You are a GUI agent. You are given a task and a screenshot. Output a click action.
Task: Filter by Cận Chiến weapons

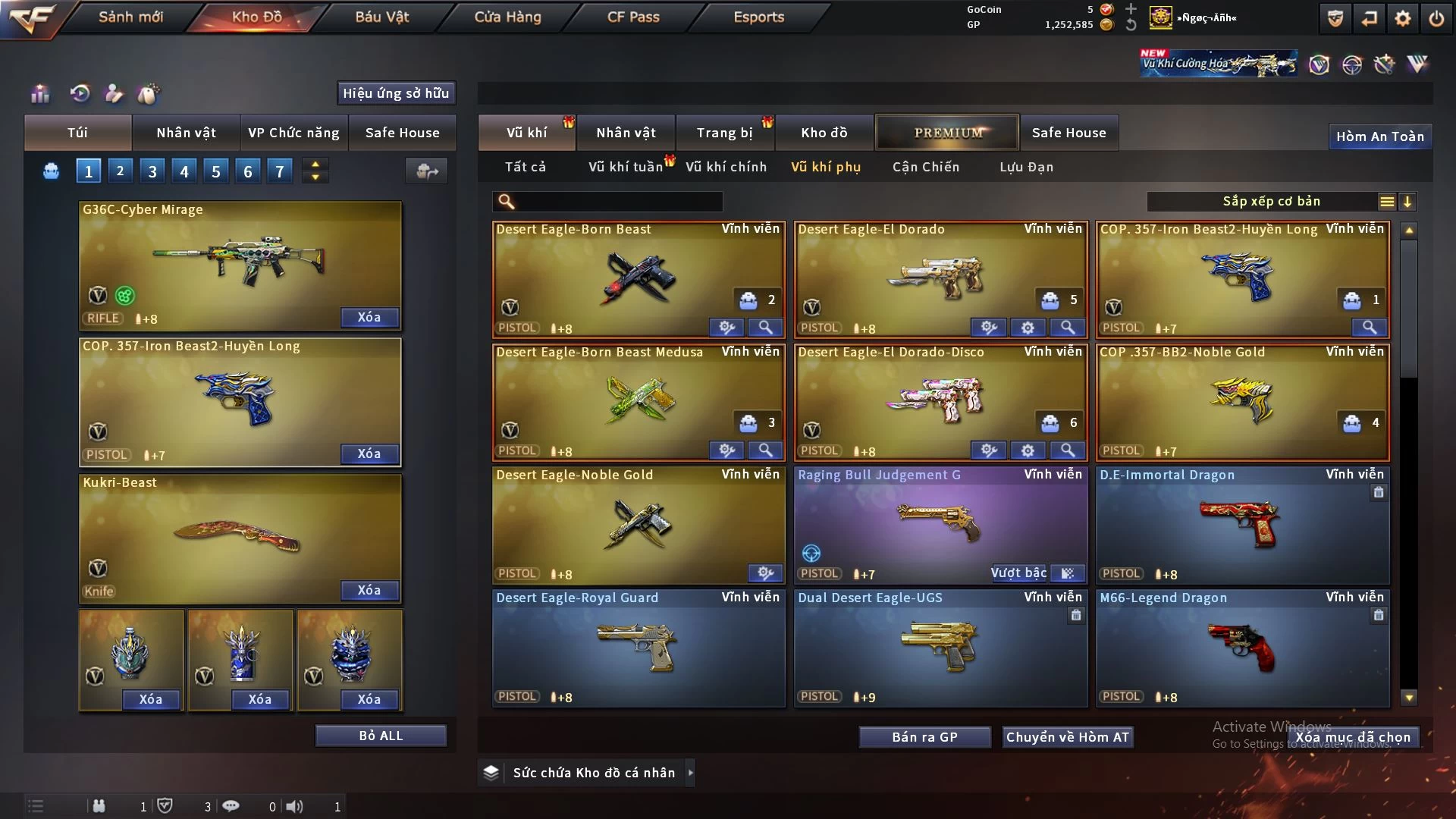925,167
